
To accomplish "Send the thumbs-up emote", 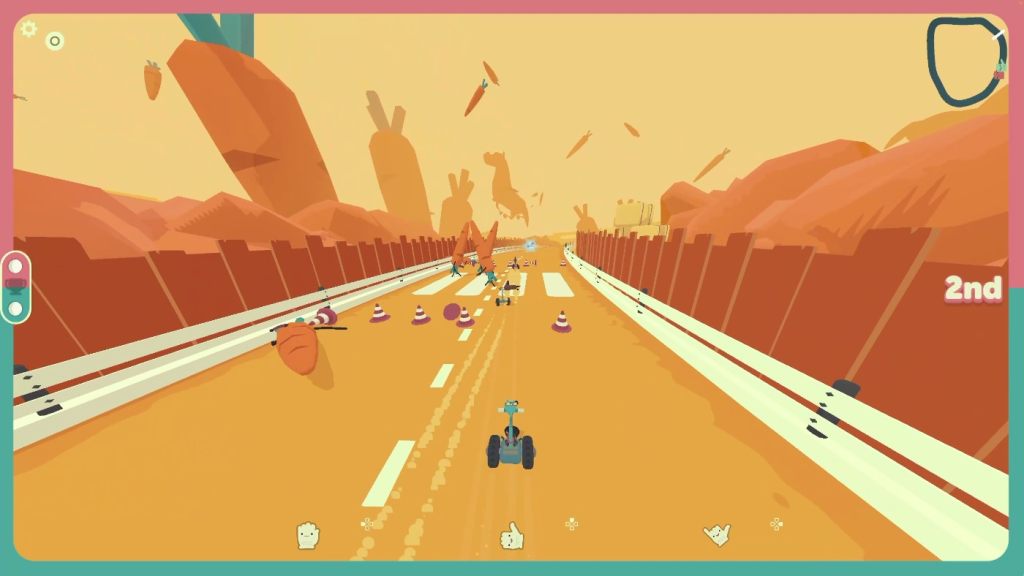I will coord(512,537).
